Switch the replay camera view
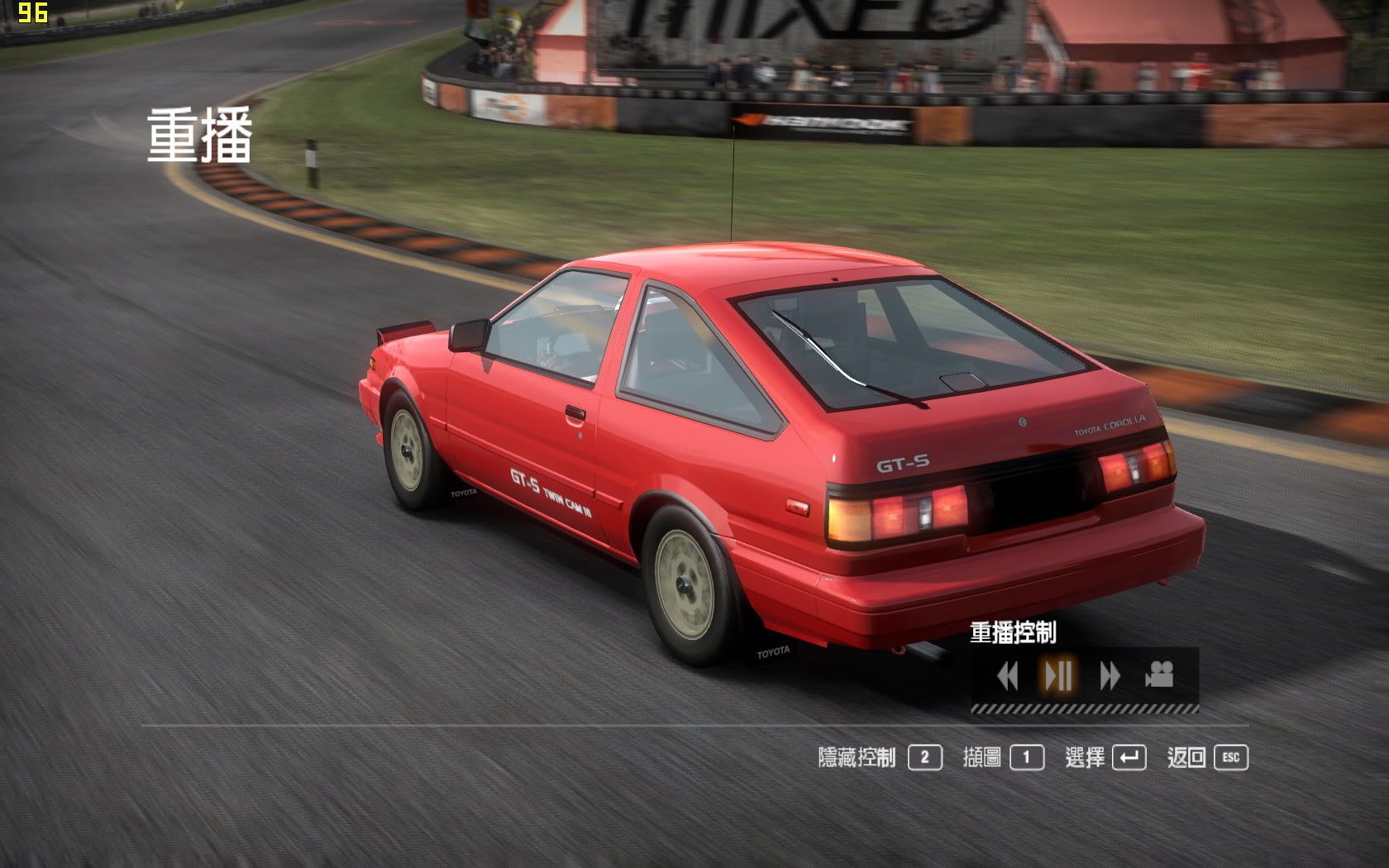Viewport: 1389px width, 868px height. point(1159,675)
